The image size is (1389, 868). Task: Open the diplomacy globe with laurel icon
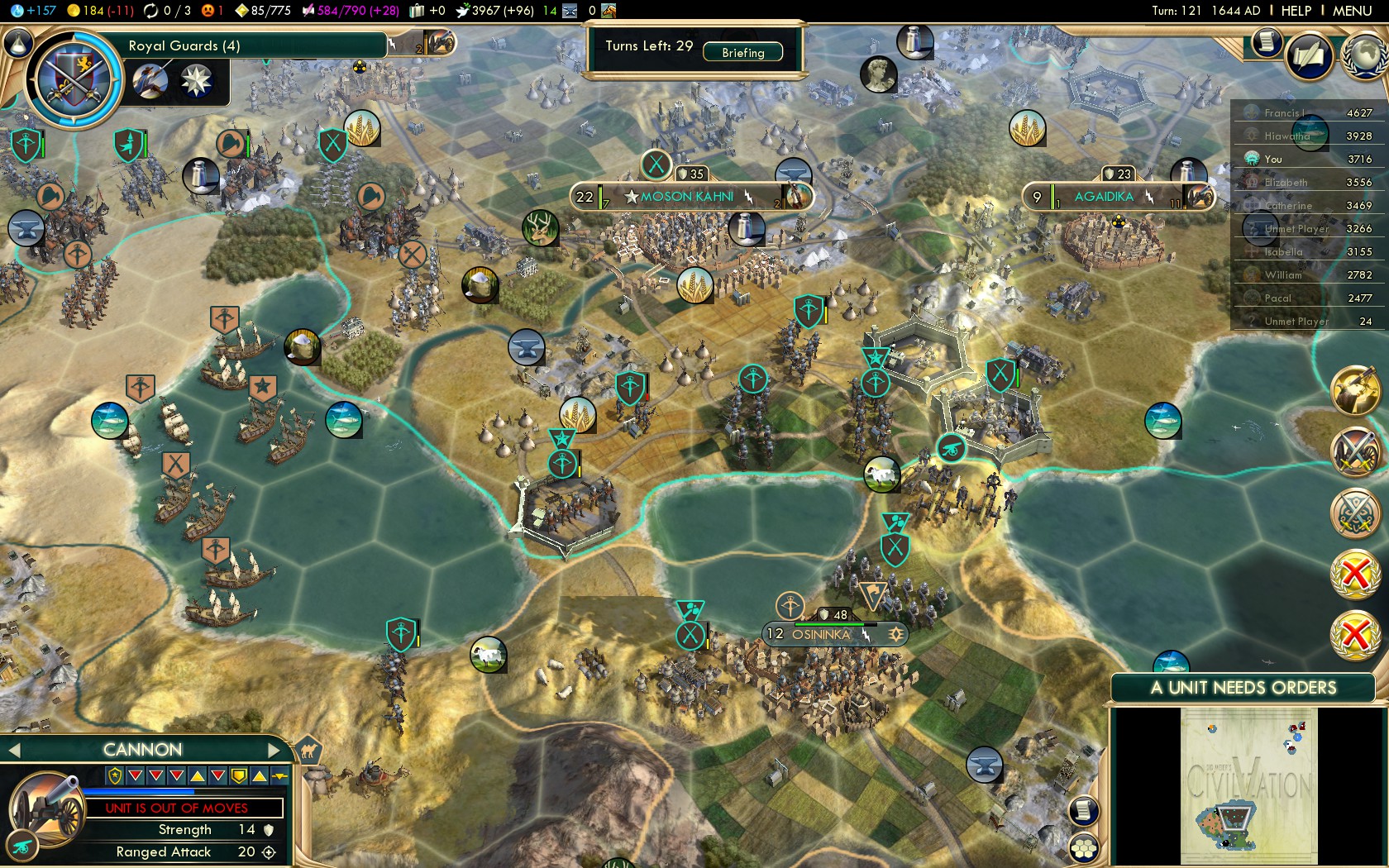(x=1364, y=56)
